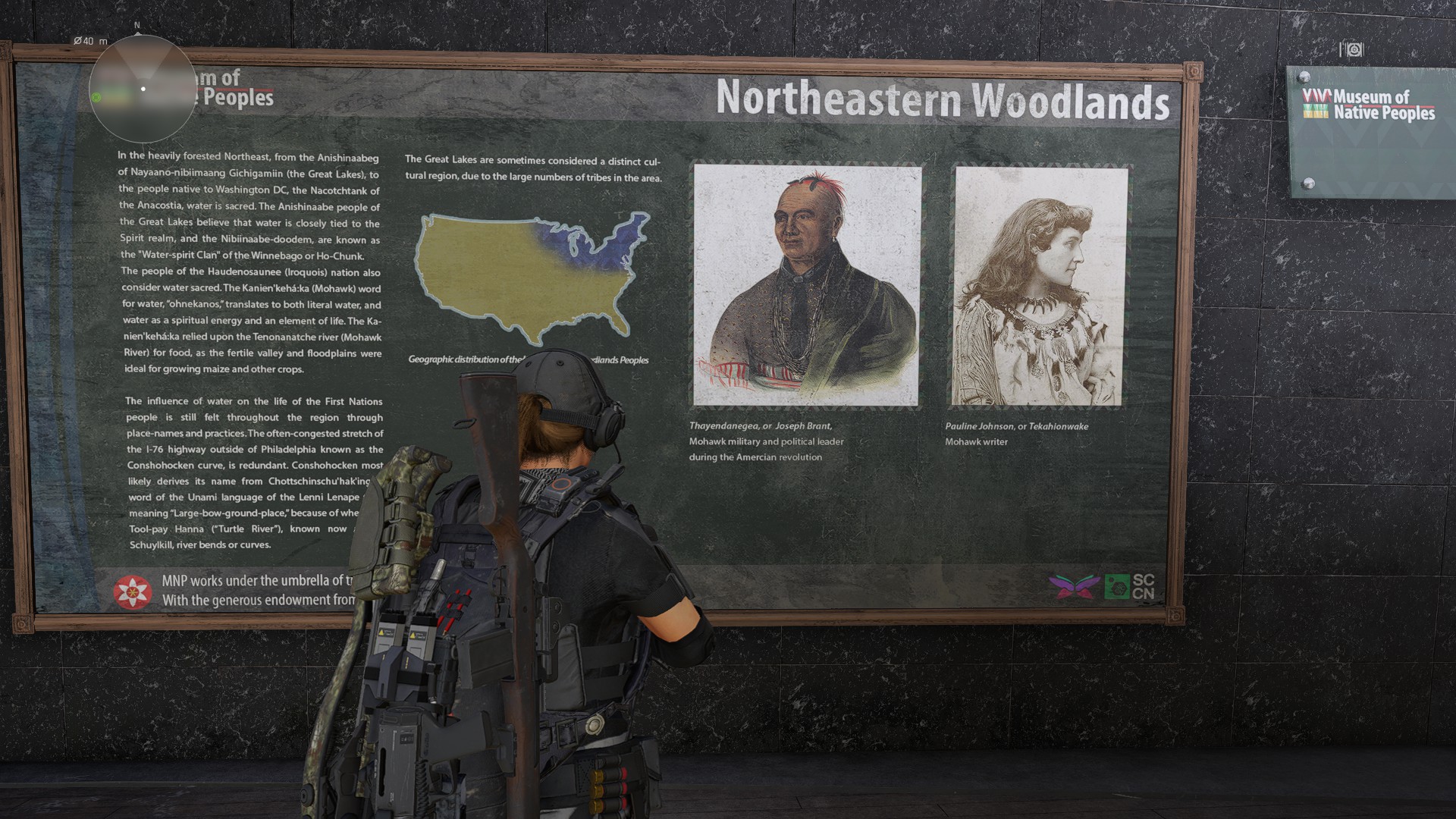Image resolution: width=1456 pixels, height=819 pixels.
Task: Select the player marker inside the minimap
Action: click(143, 89)
